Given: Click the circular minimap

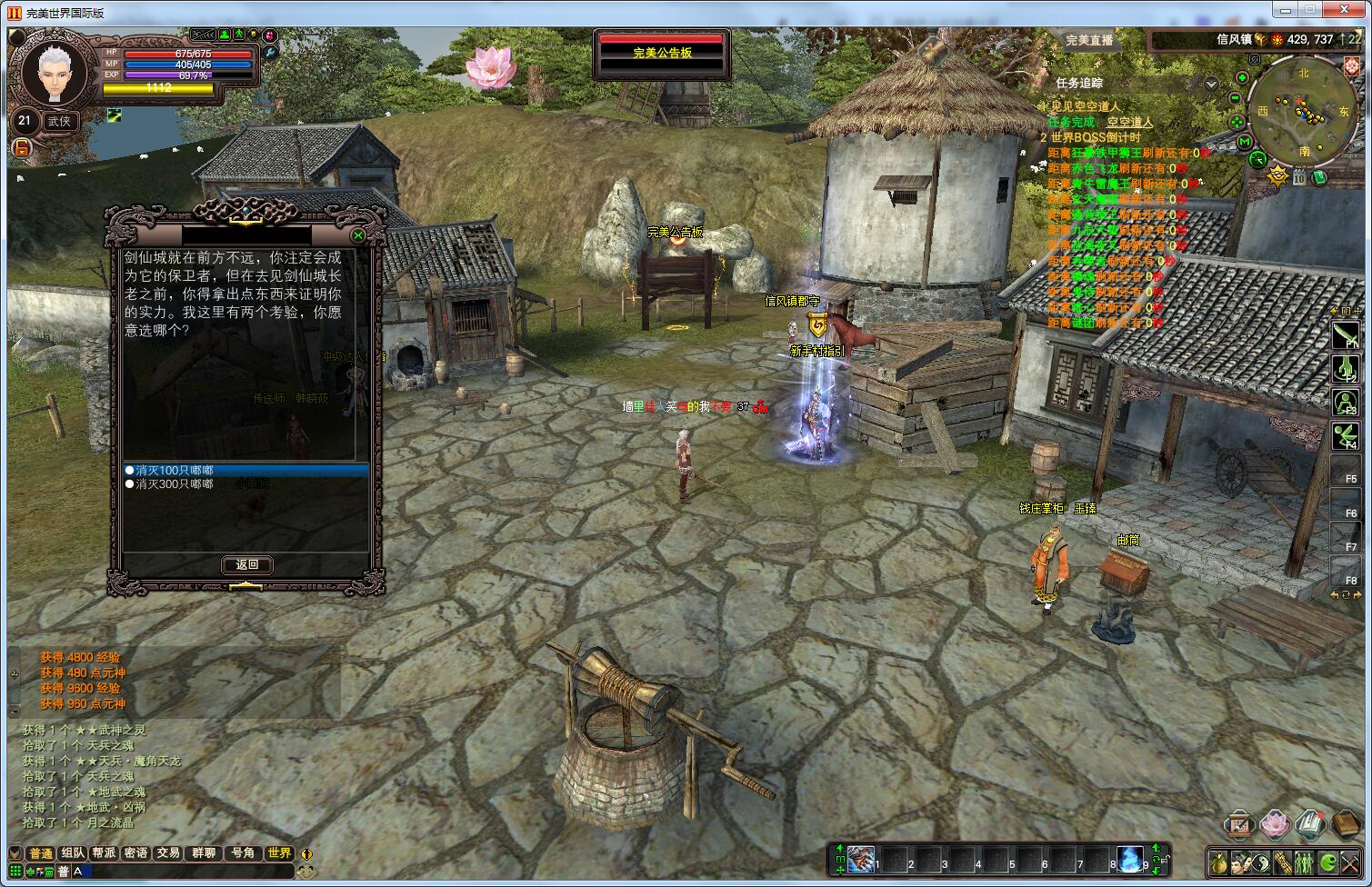Looking at the screenshot, I should coord(1305,112).
